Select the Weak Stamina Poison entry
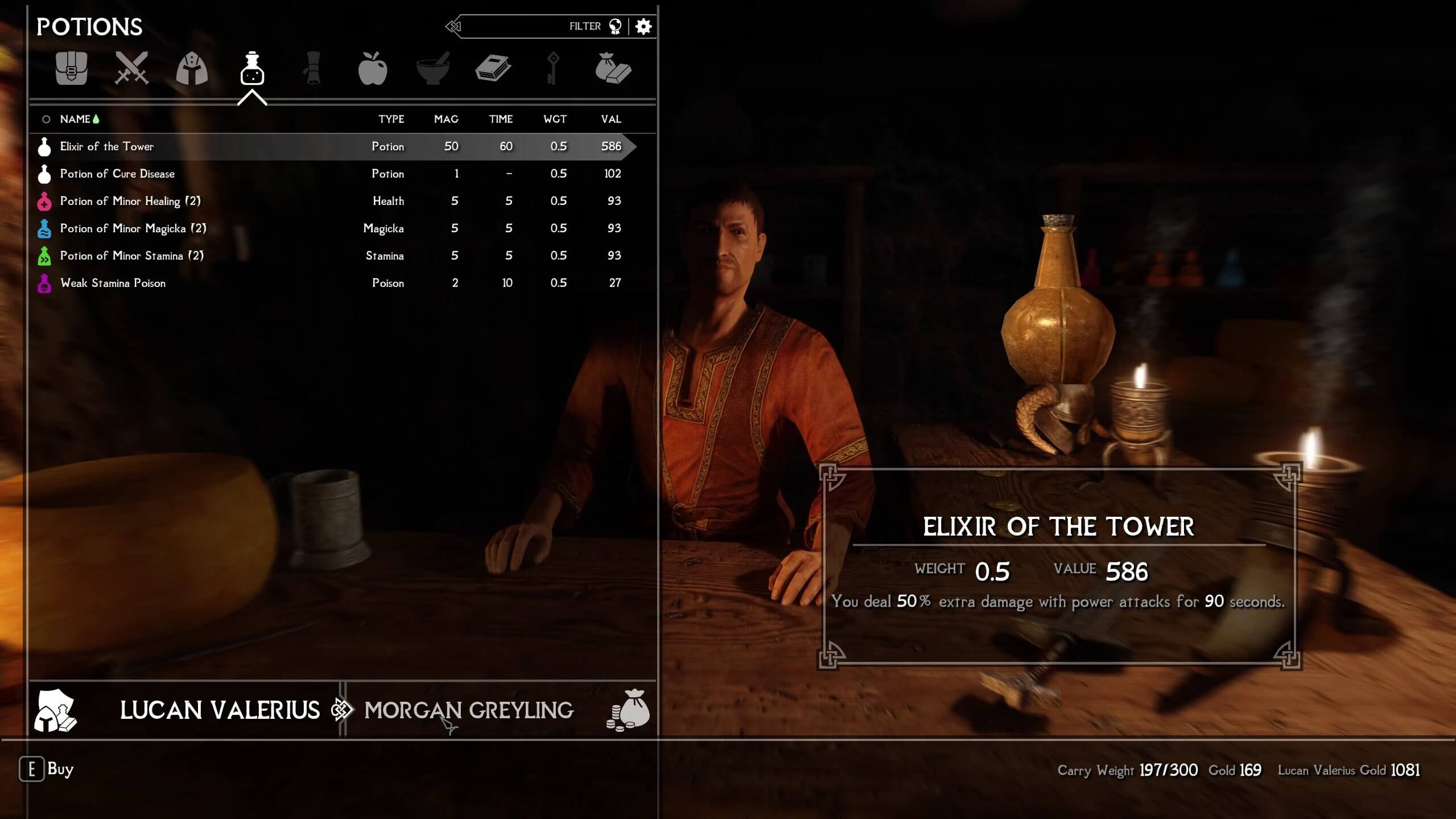The height and width of the screenshot is (819, 1456). pos(113,283)
